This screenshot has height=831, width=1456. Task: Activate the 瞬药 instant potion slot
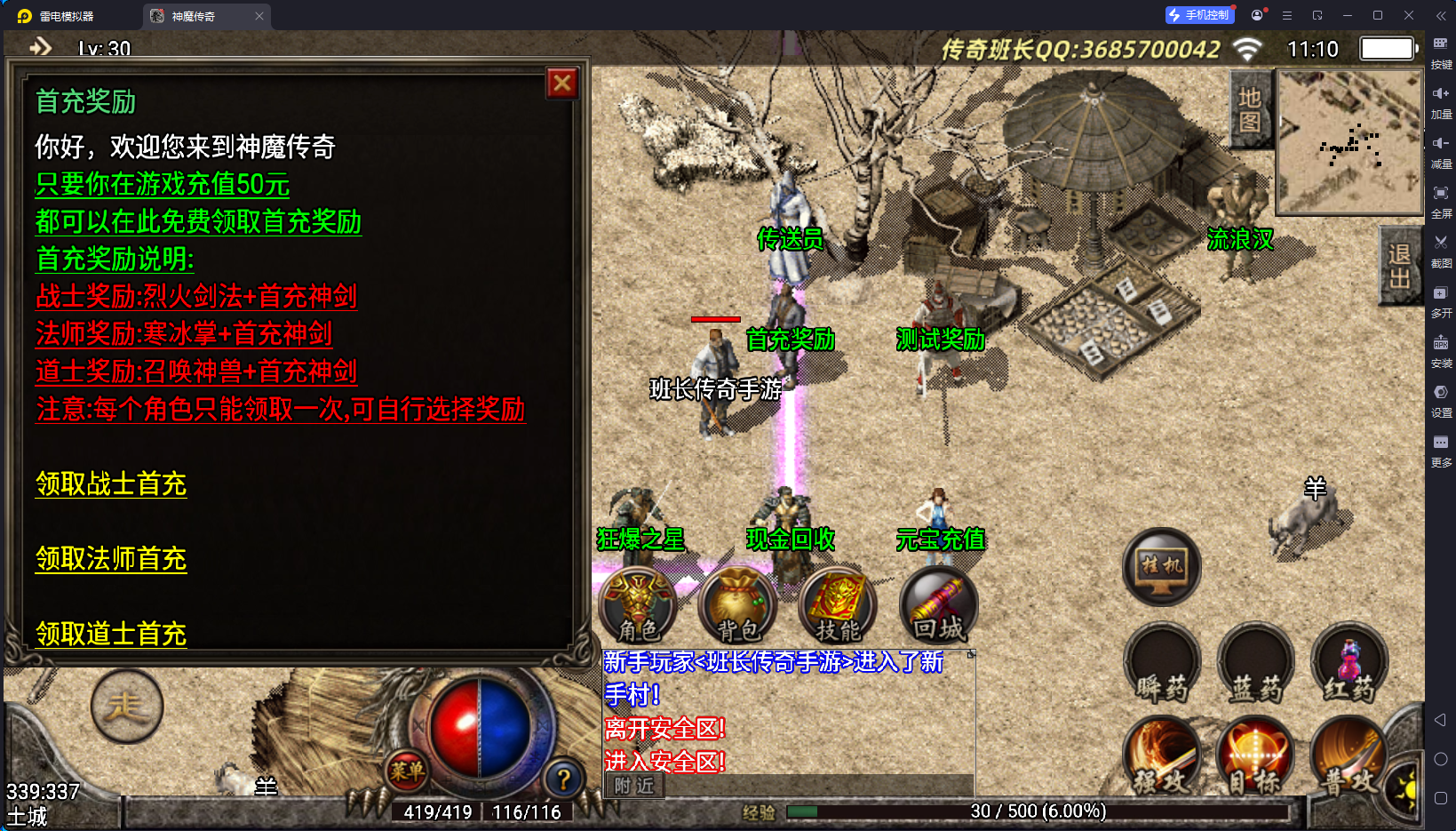pyautogui.click(x=1162, y=664)
